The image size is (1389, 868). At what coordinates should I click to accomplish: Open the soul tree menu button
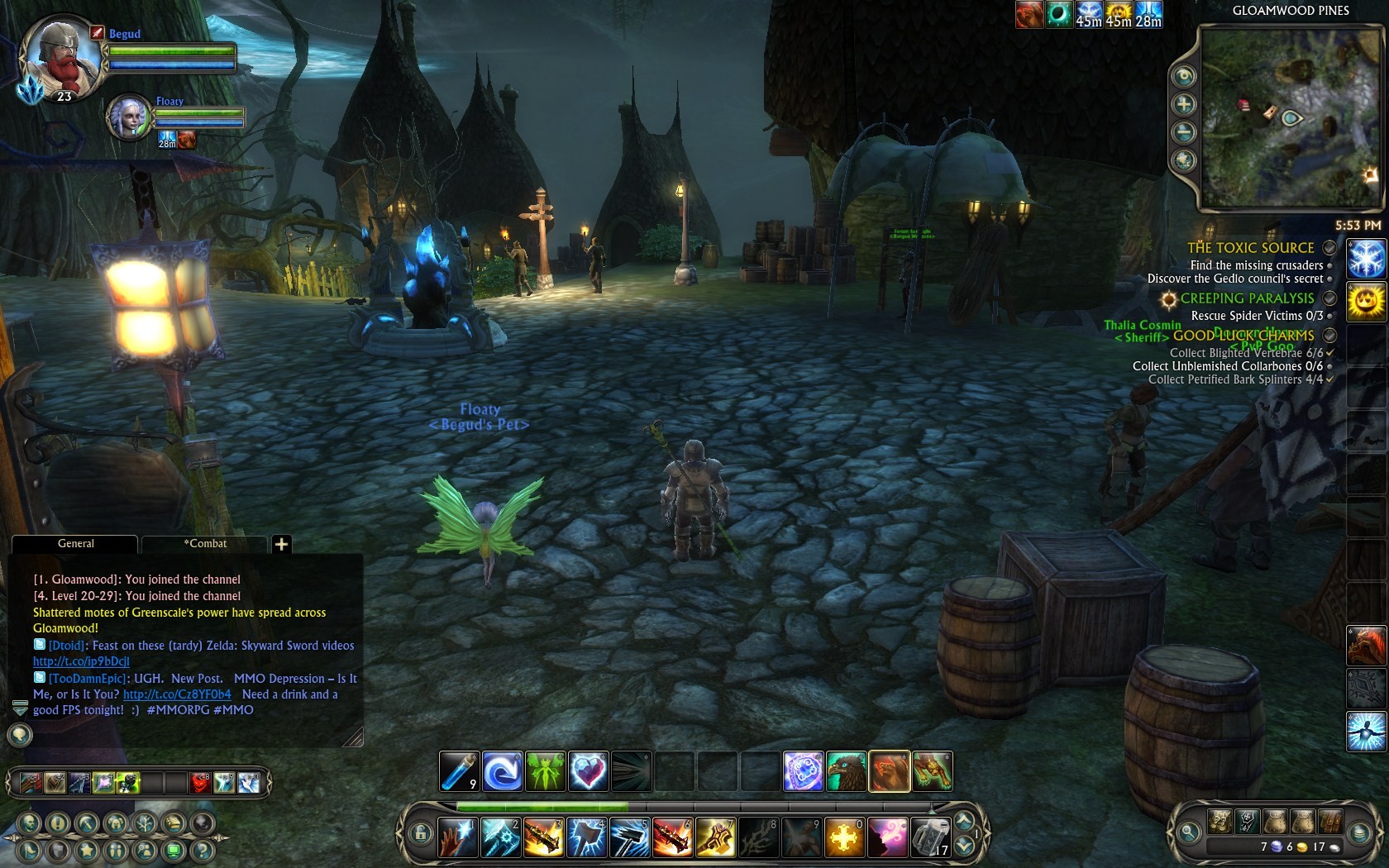tap(145, 823)
